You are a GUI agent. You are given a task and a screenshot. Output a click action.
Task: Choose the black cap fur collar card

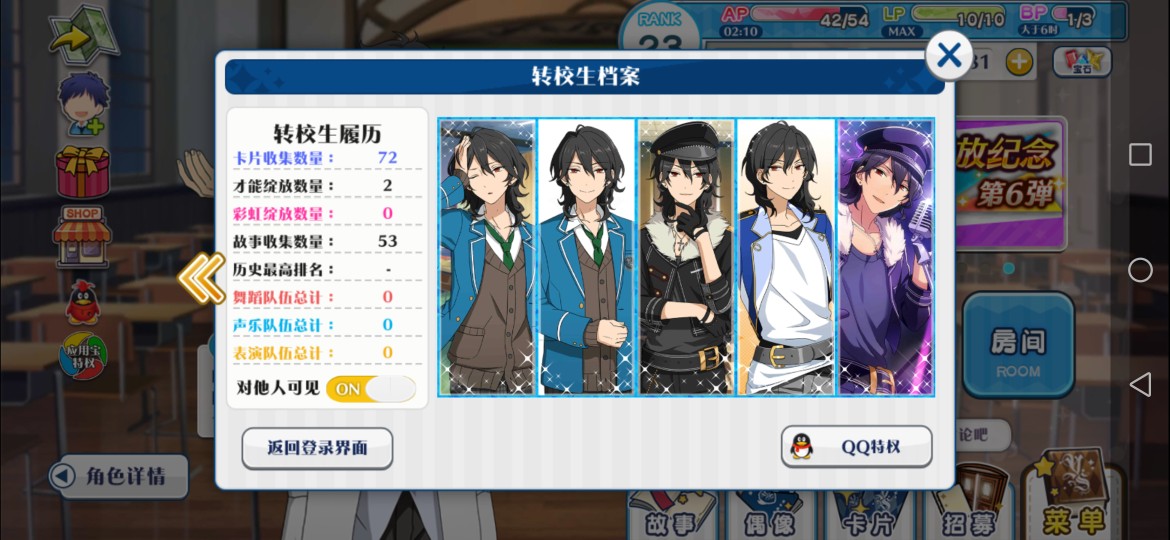pos(686,257)
